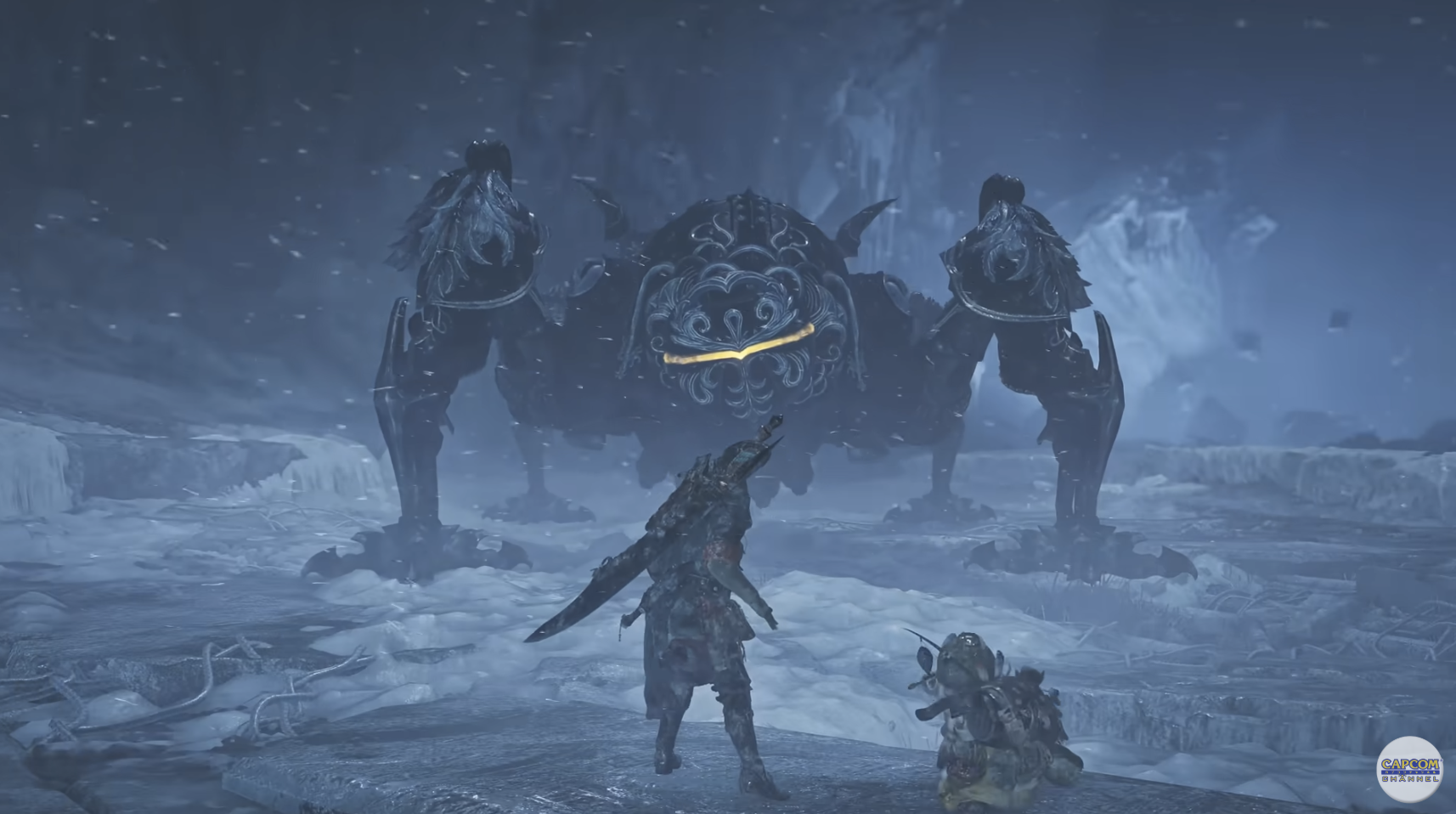The width and height of the screenshot is (1456, 814).
Task: Click the Capcom Channel watermark logo
Action: (x=1409, y=769)
